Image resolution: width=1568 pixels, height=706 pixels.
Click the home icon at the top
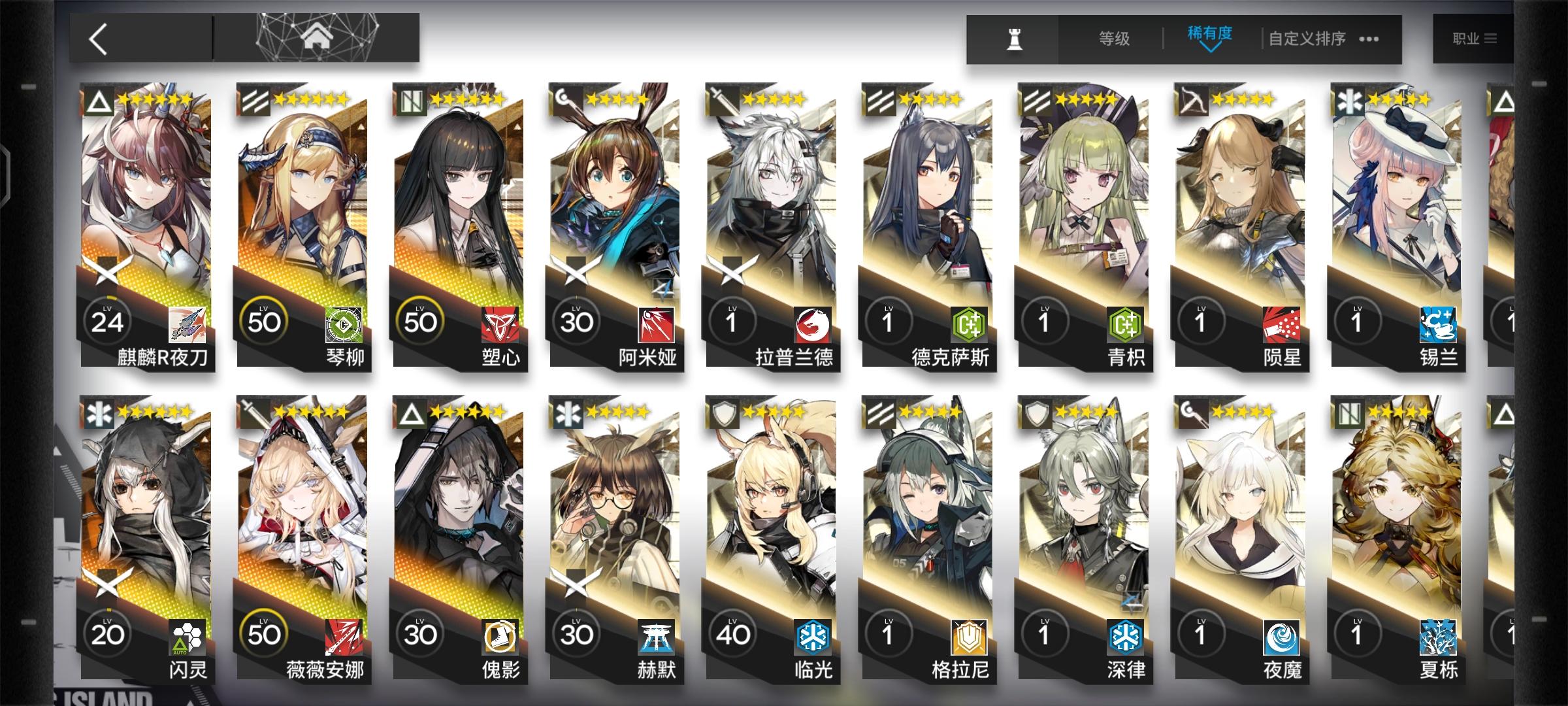point(316,37)
